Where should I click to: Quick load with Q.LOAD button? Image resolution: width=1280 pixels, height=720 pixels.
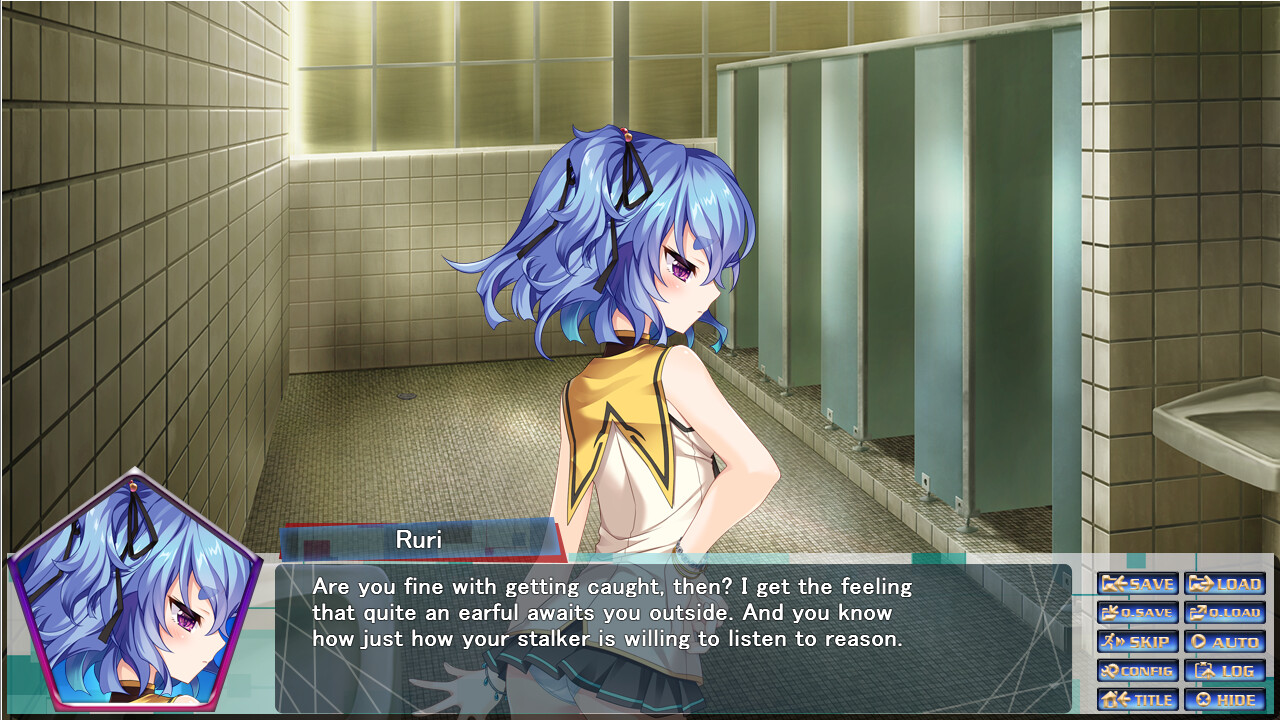[x=1225, y=613]
